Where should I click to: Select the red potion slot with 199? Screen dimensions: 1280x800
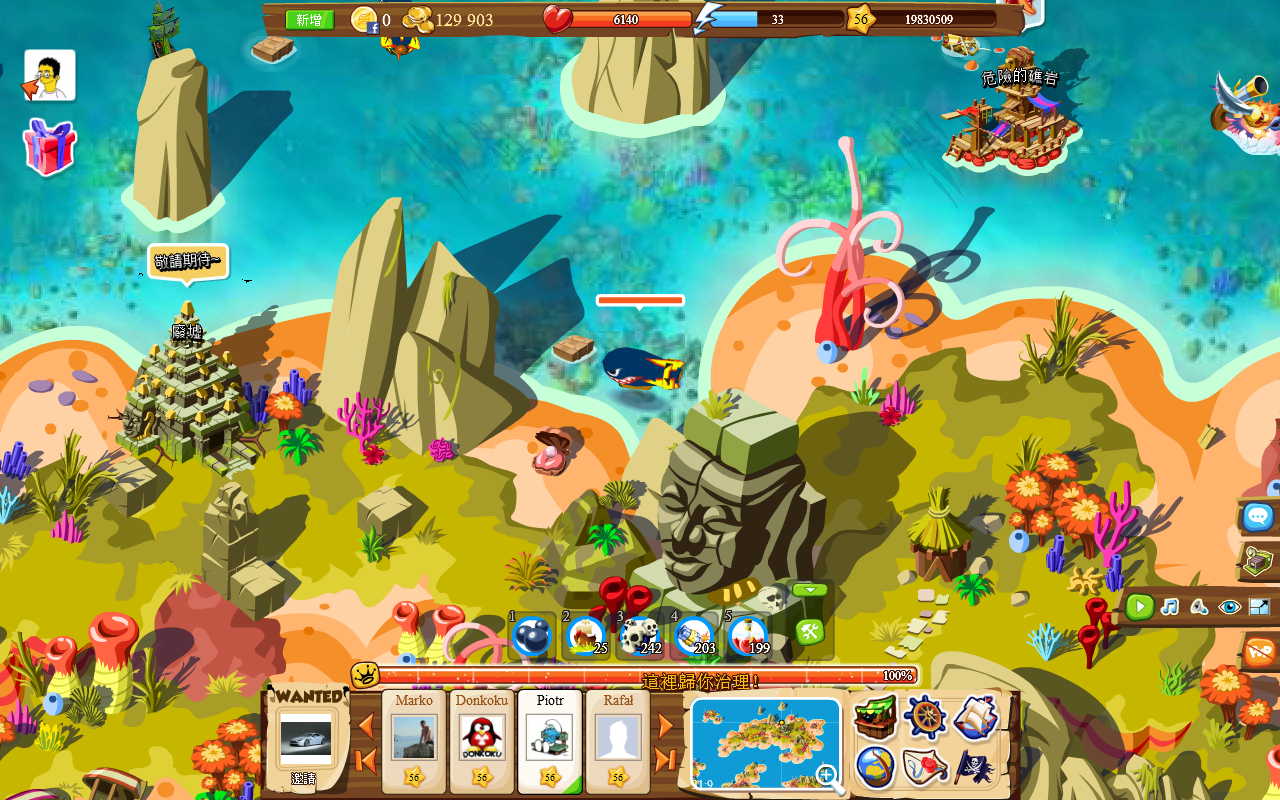coord(747,636)
